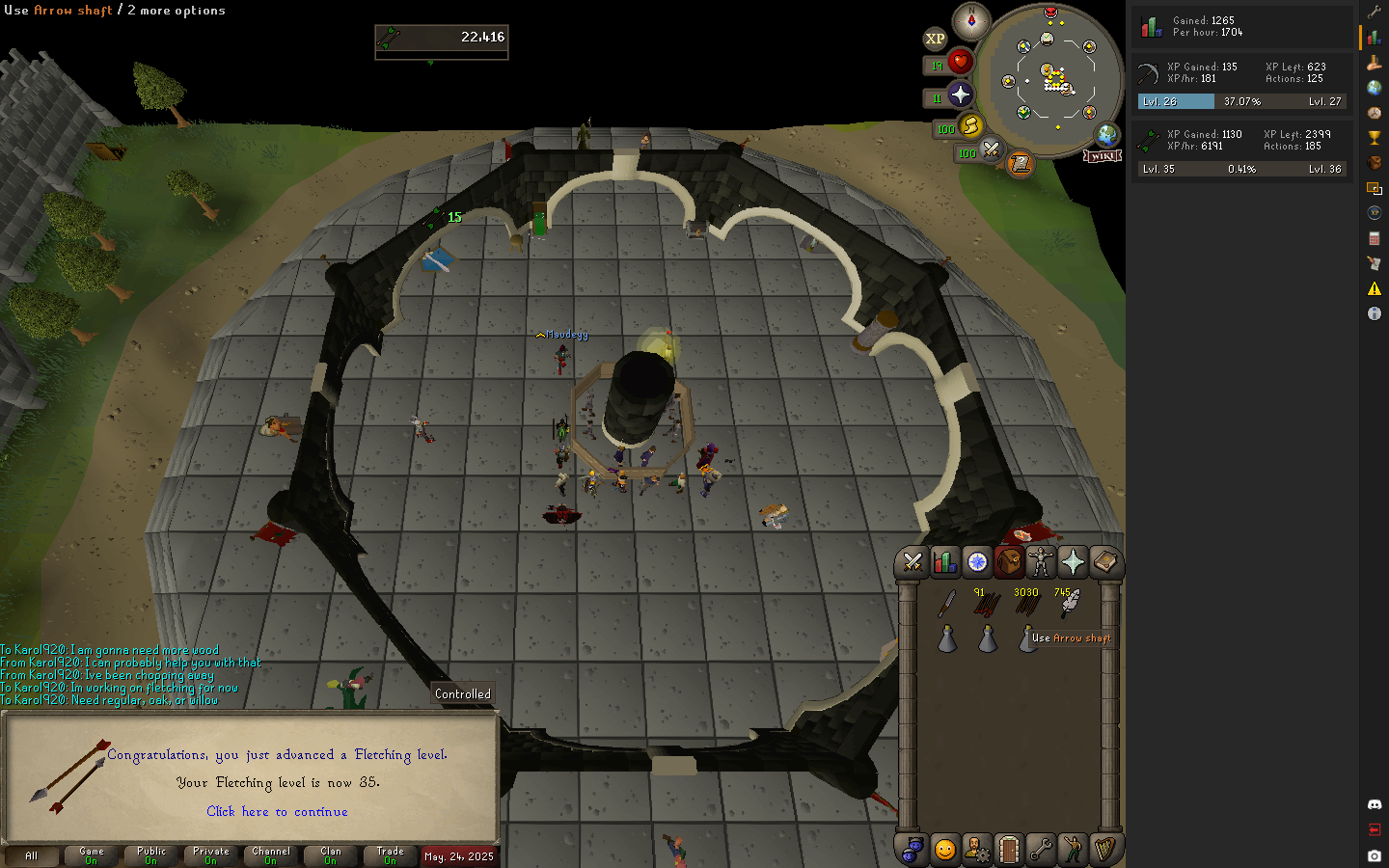Screen dimensions: 1389x868
Task: Open the Logout door tab
Action: (x=1009, y=850)
